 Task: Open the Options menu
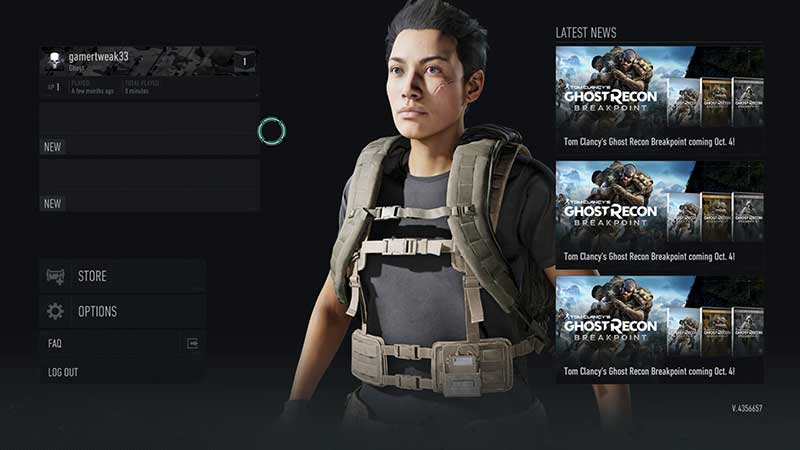122,311
